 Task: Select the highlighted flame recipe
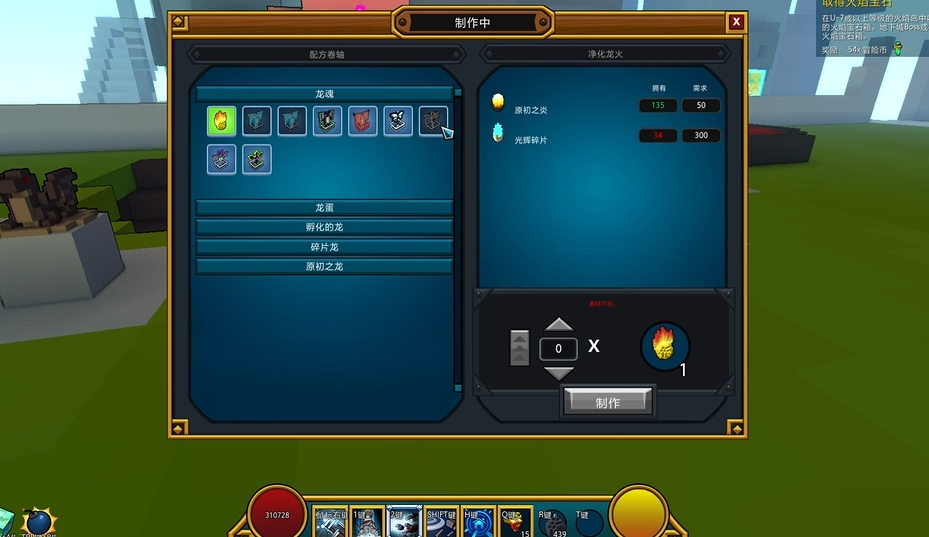coord(221,121)
